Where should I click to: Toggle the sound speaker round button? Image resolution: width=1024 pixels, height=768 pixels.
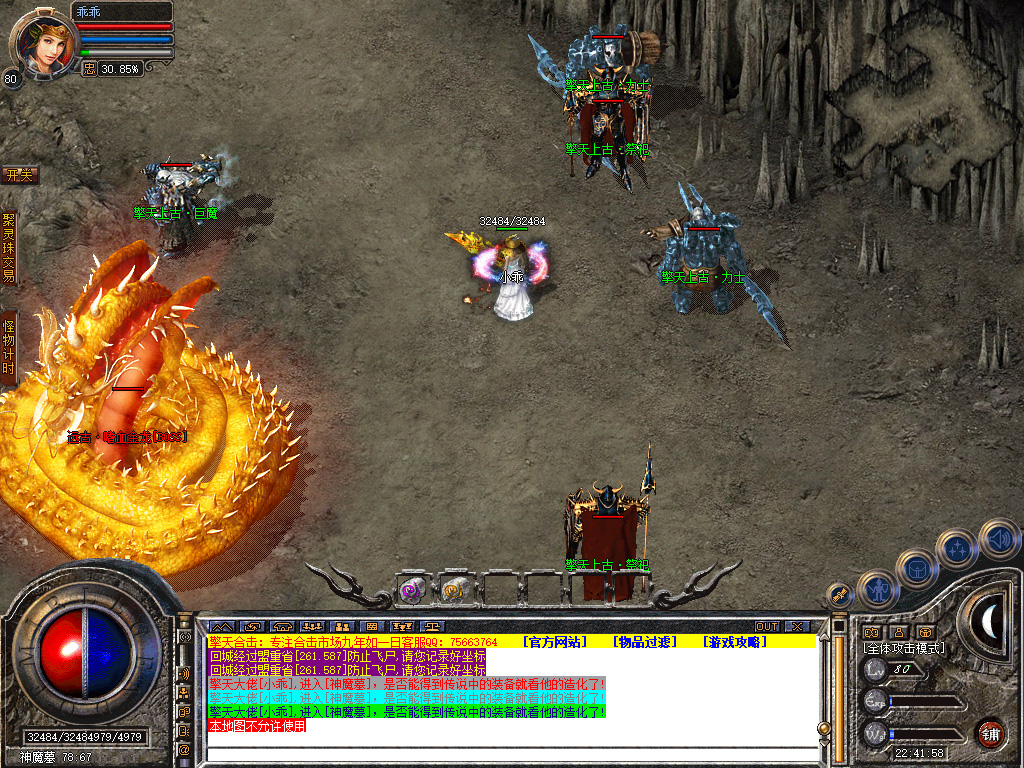[x=999, y=537]
